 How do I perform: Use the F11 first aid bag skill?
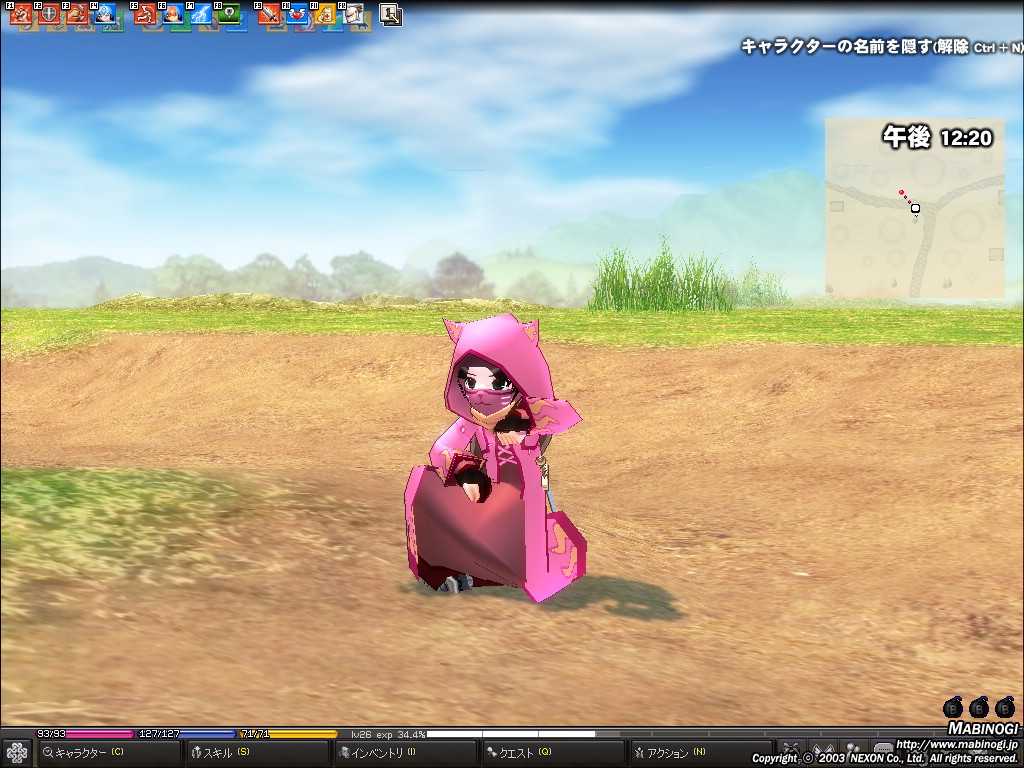point(325,15)
